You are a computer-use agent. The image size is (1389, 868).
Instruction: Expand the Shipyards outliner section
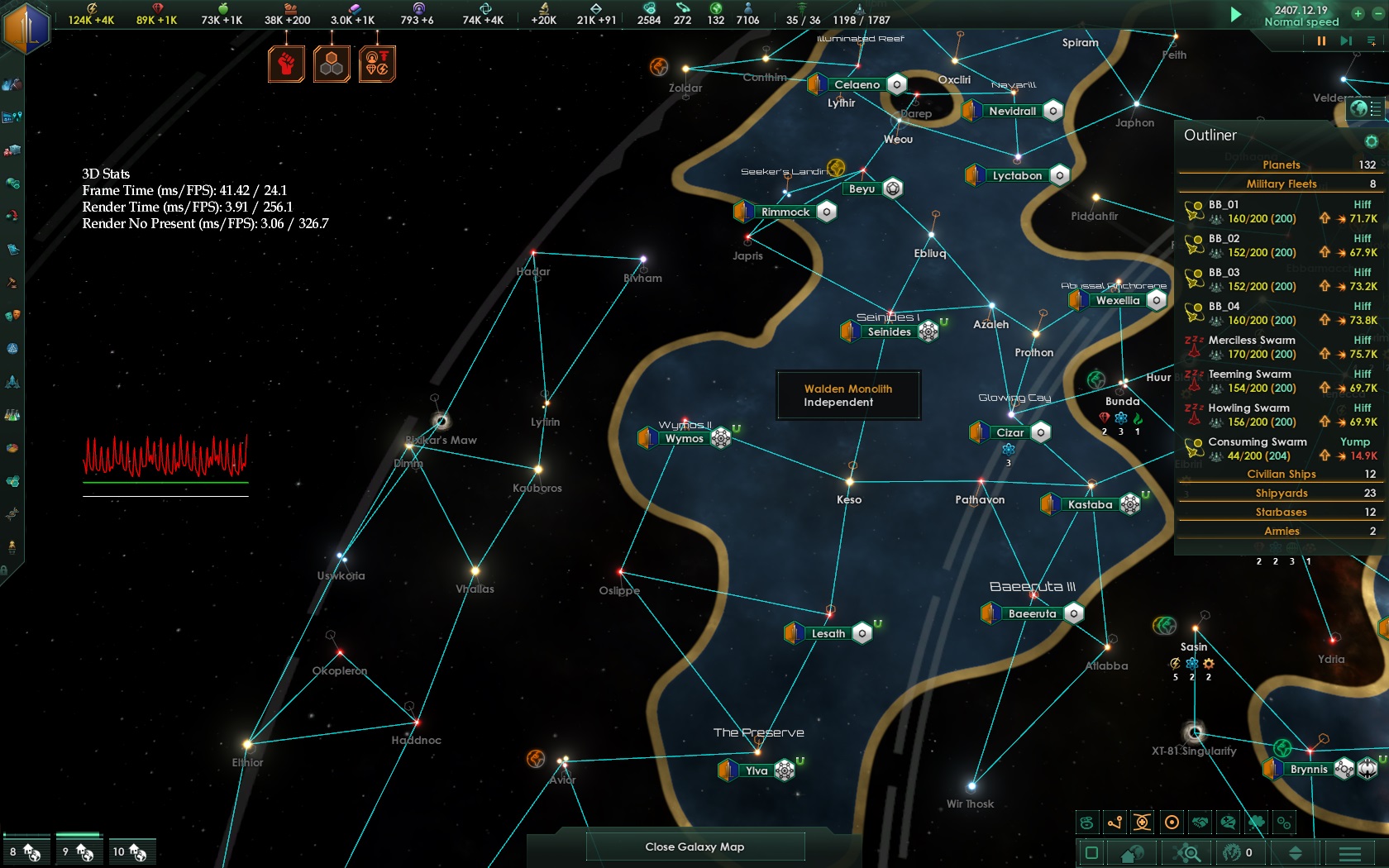tap(1281, 493)
